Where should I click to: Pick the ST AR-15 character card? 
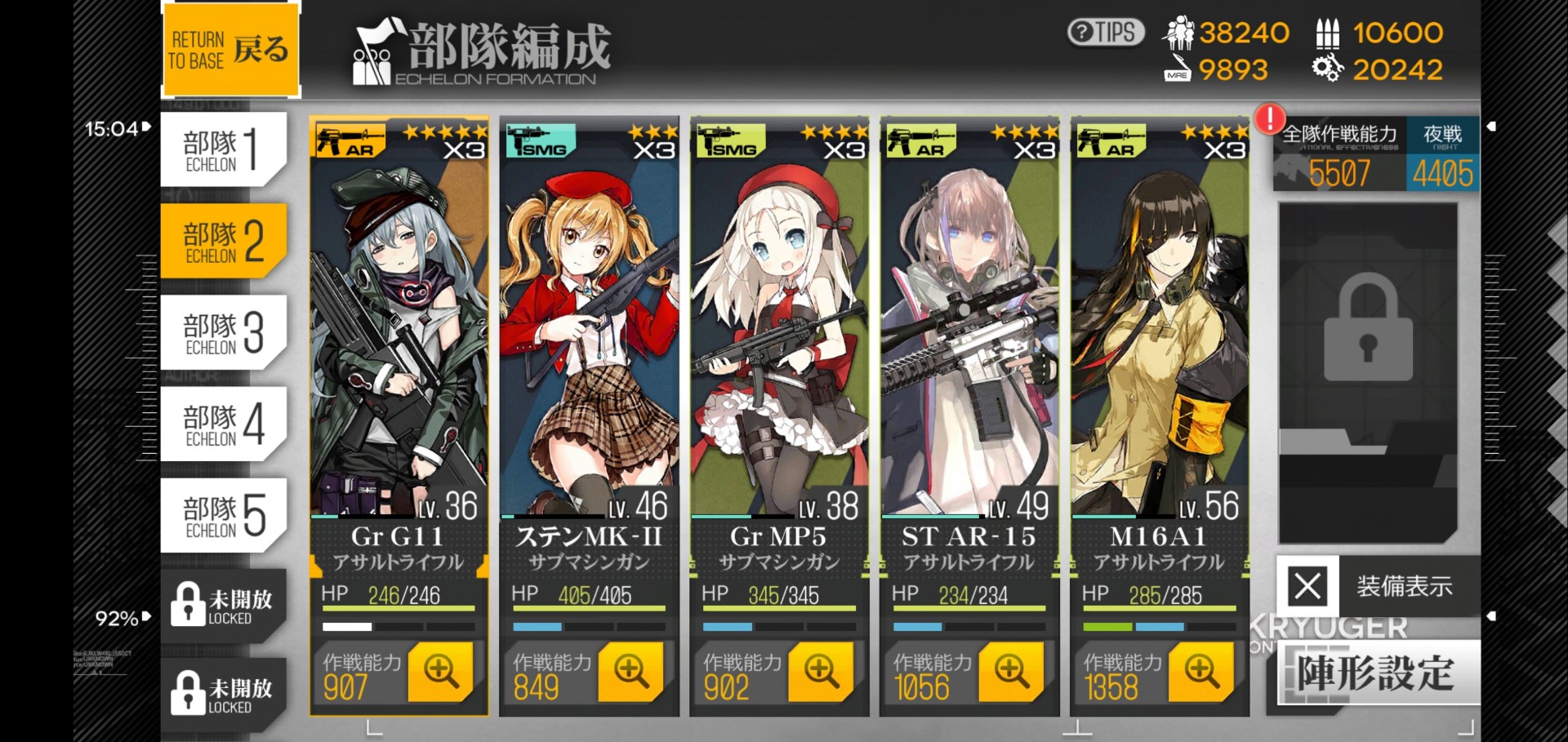(969, 343)
